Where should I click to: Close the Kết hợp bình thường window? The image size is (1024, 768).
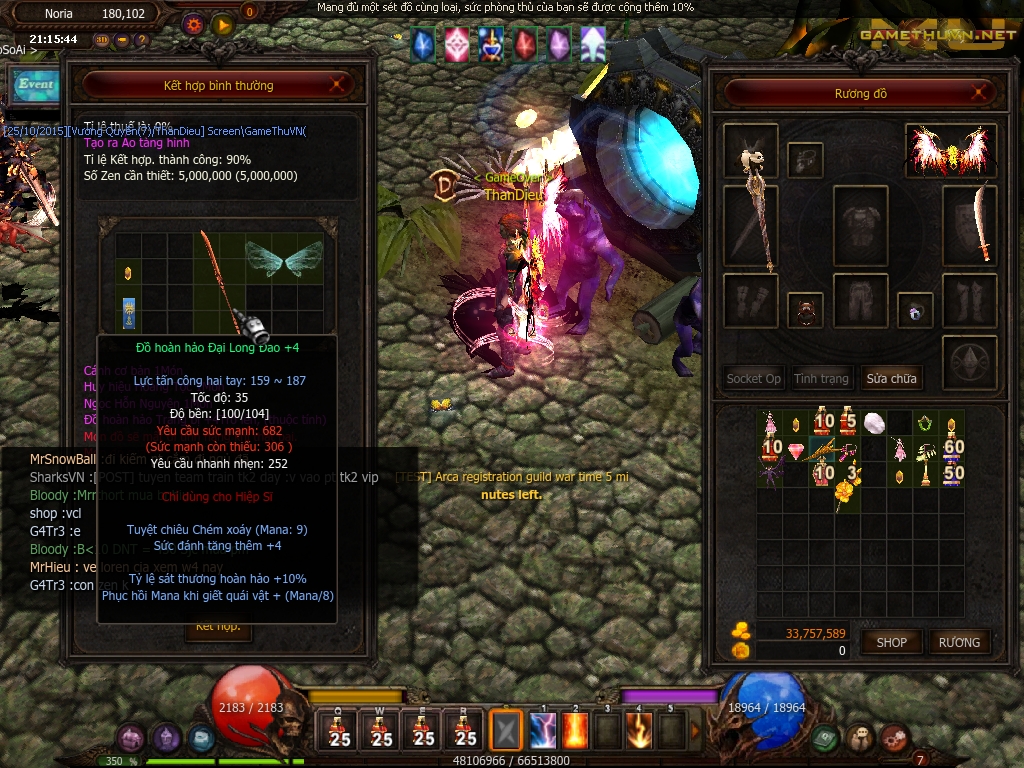tap(337, 85)
